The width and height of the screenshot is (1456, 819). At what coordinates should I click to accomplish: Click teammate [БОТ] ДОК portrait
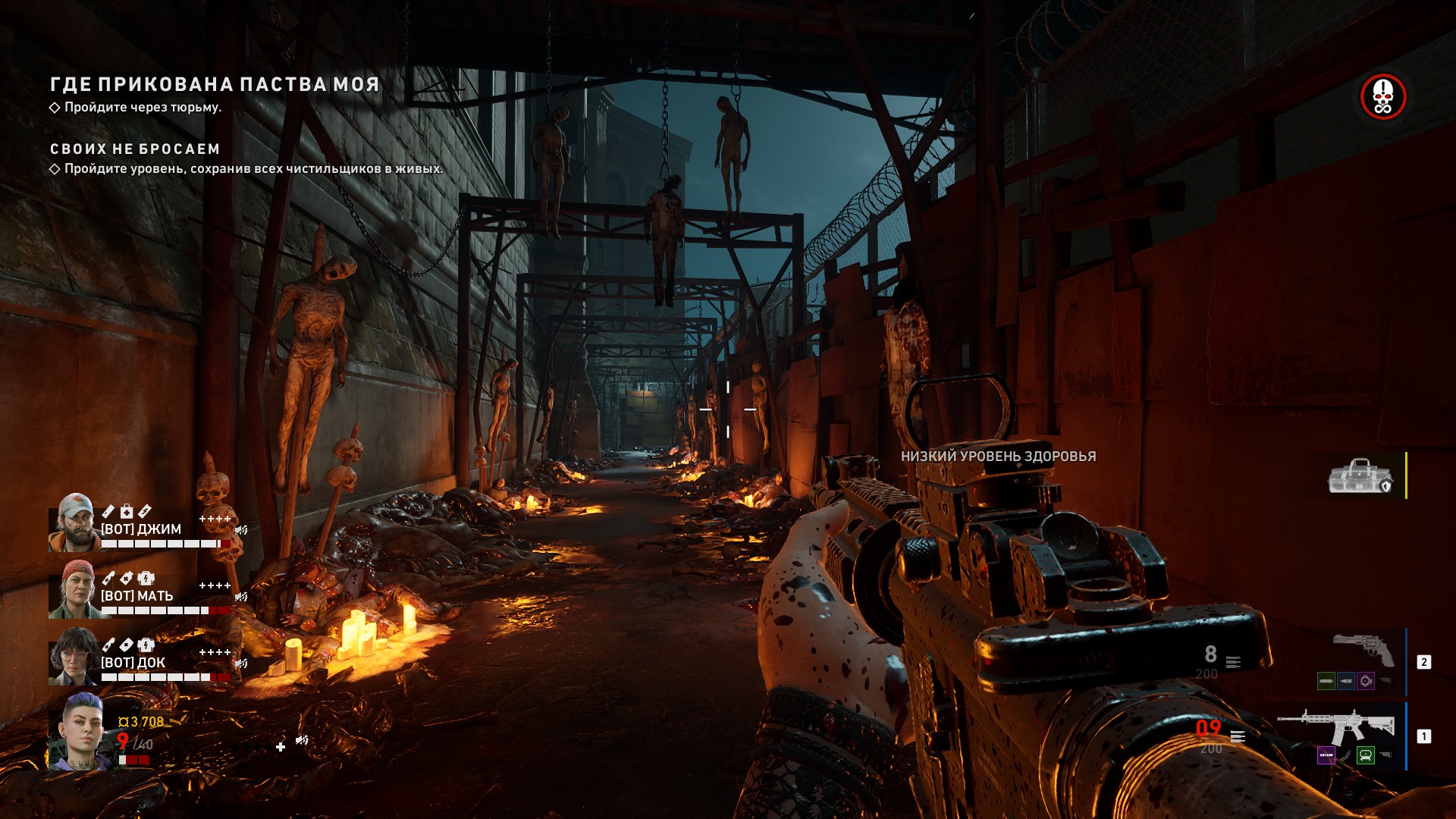(74, 656)
